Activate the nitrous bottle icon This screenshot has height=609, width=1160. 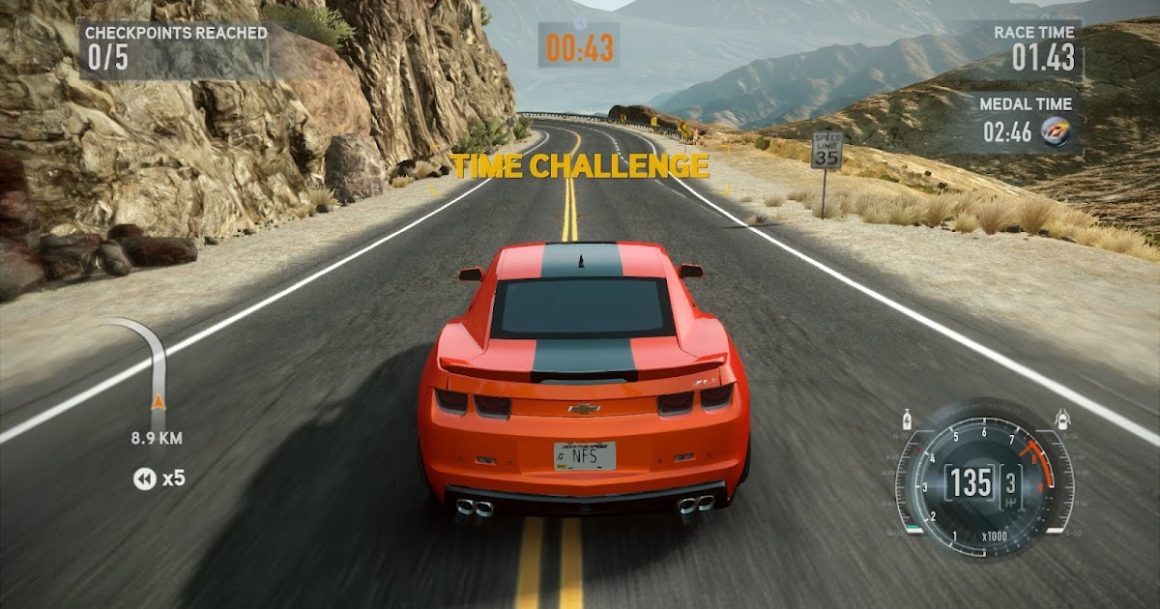coord(907,418)
